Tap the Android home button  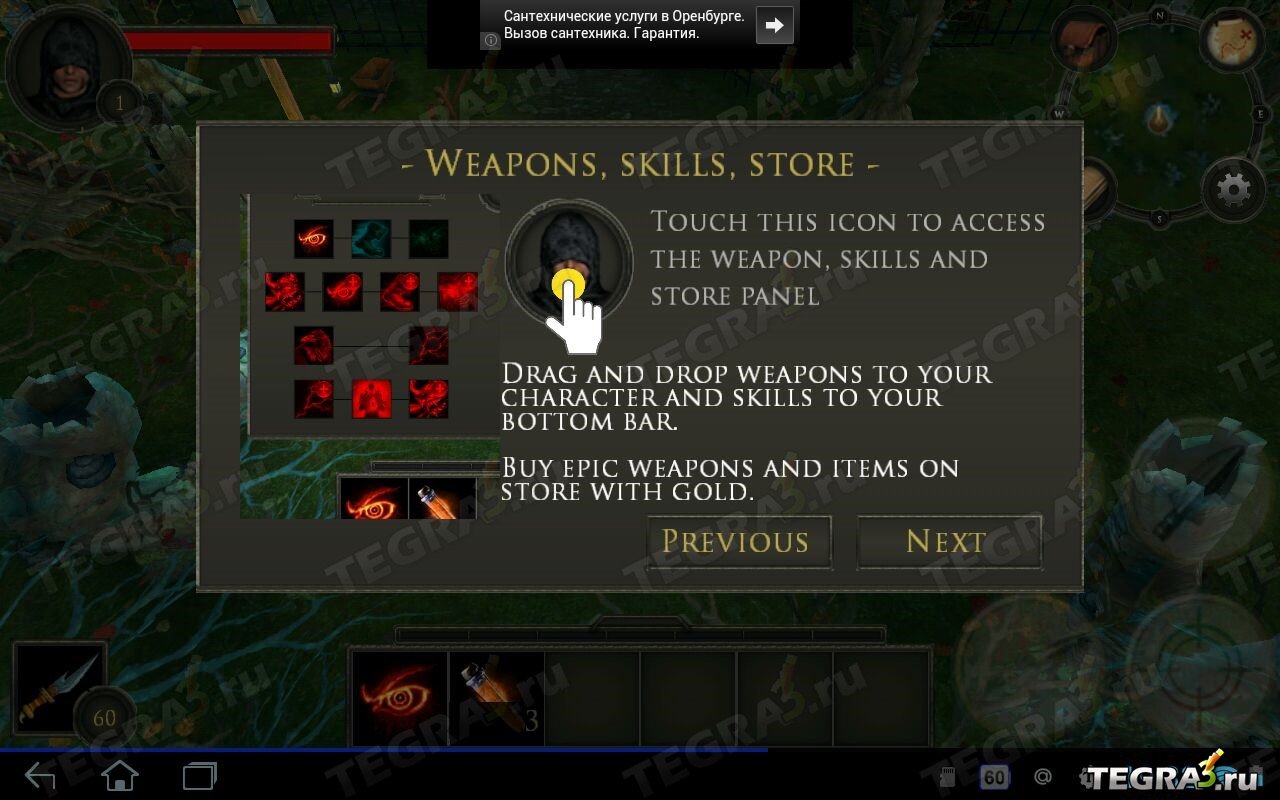pyautogui.click(x=120, y=775)
